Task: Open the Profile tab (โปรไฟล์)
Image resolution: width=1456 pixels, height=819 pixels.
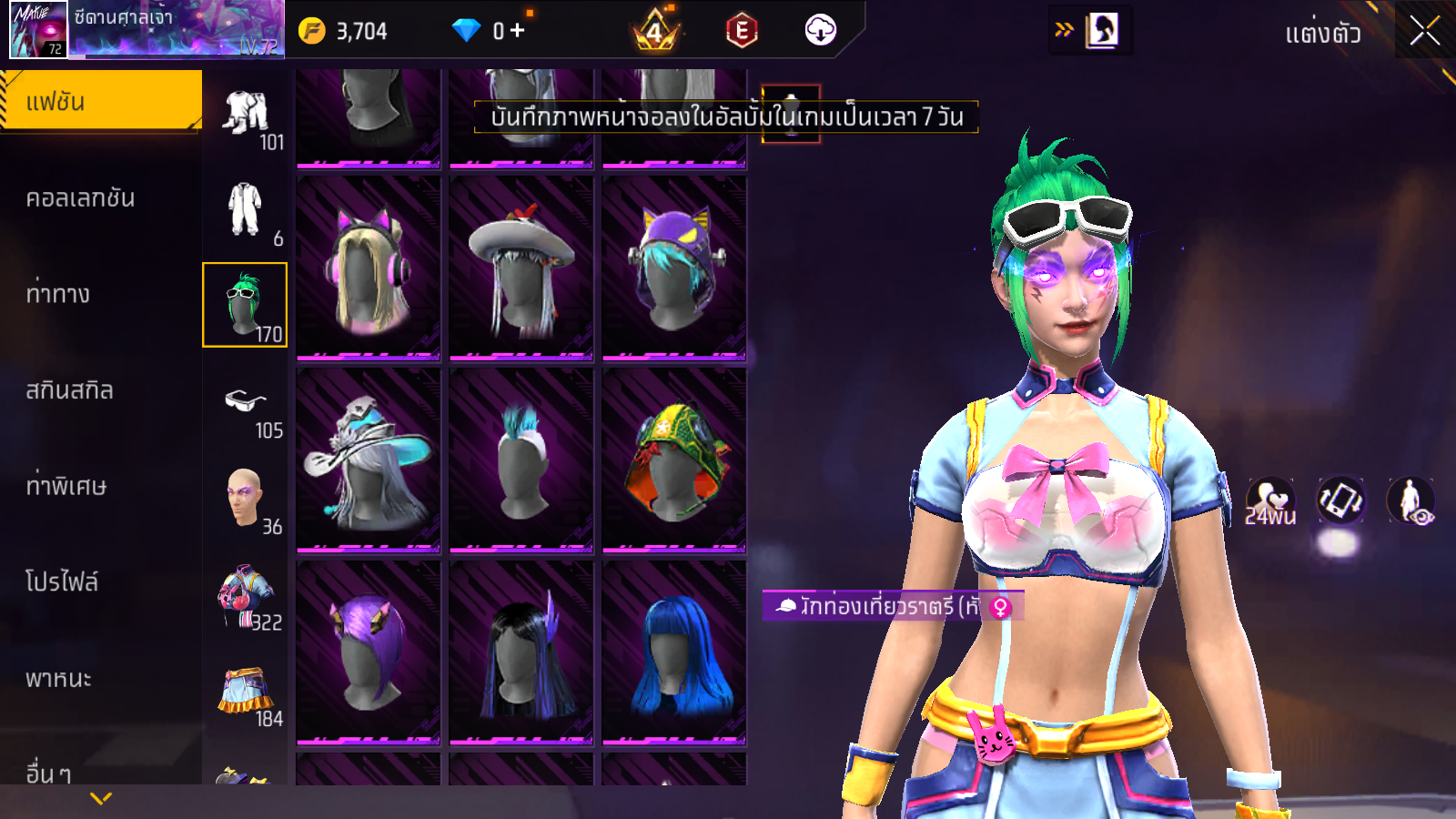Action: [62, 581]
